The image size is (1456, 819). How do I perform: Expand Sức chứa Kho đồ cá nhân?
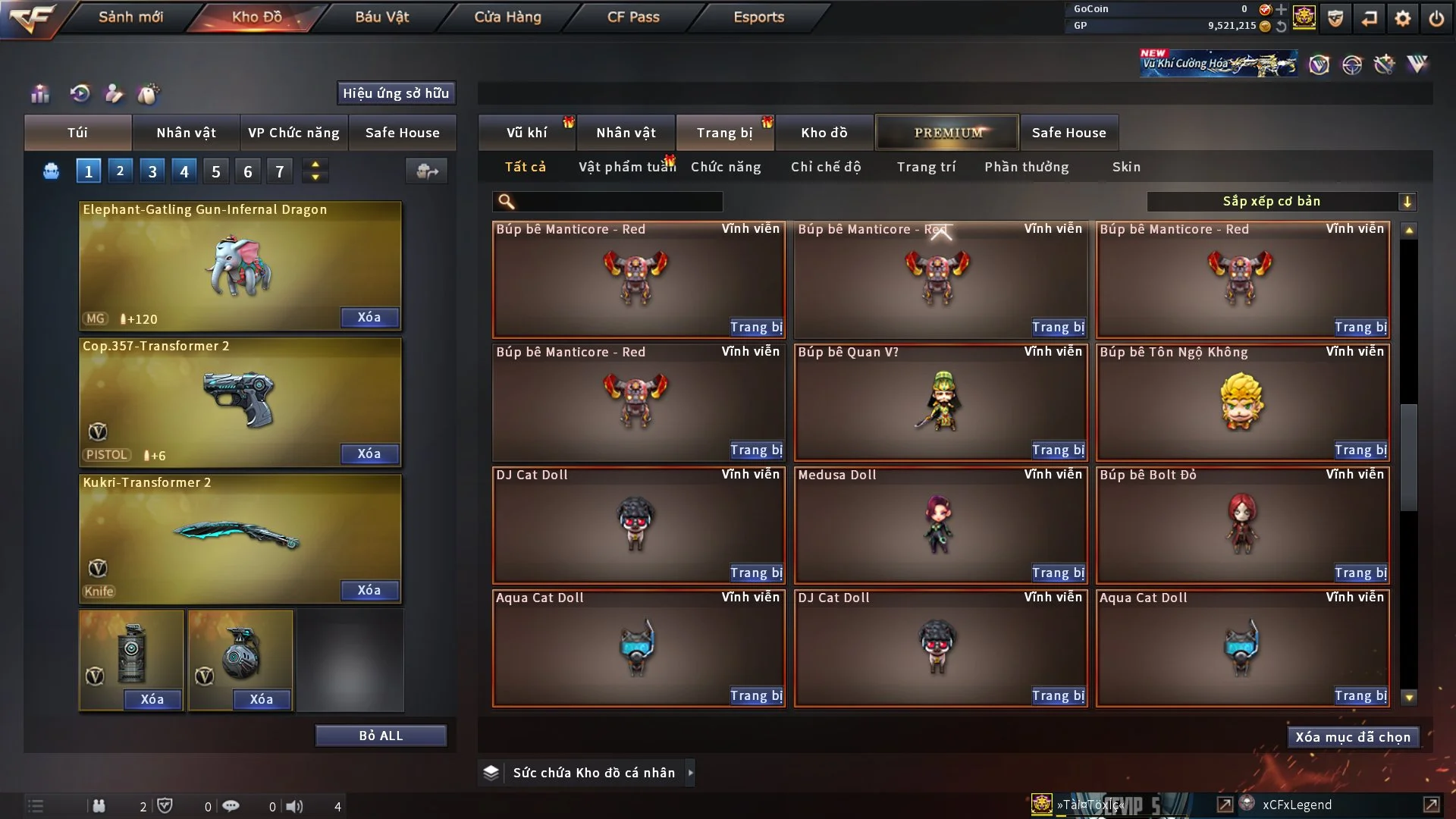coord(690,773)
